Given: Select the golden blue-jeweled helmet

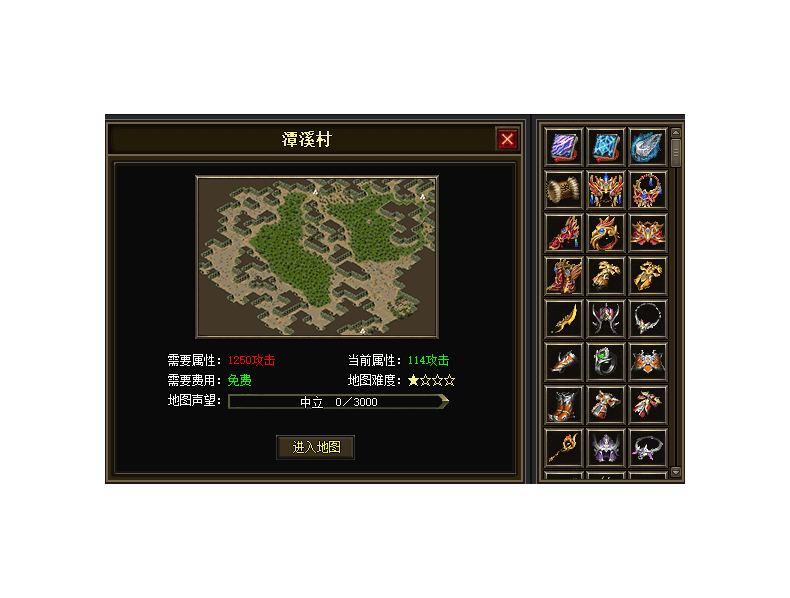Looking at the screenshot, I should click(606, 190).
